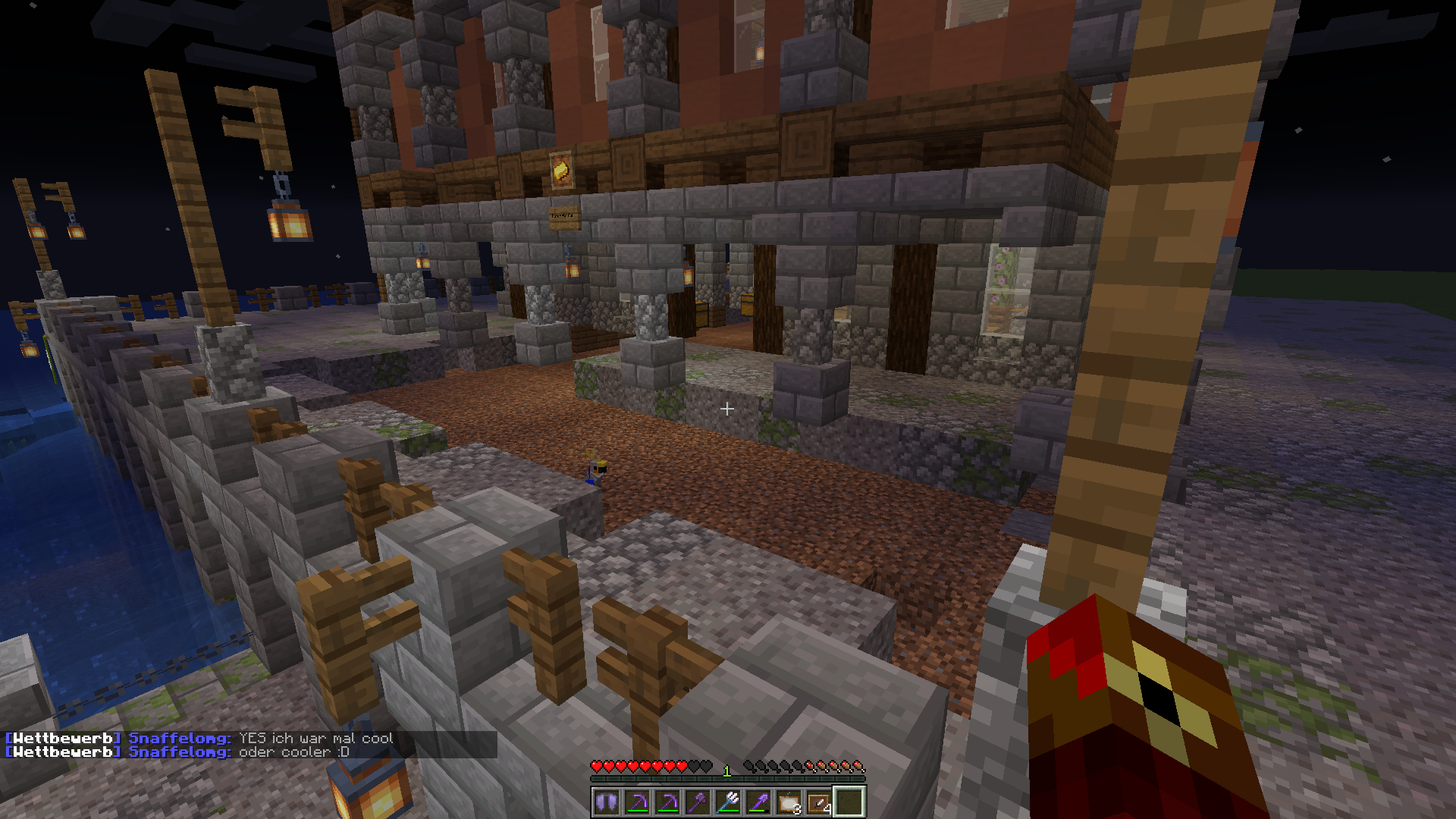Choose the enchanted shovel slot
Viewport: 1456px width, 819px height.
point(758,802)
